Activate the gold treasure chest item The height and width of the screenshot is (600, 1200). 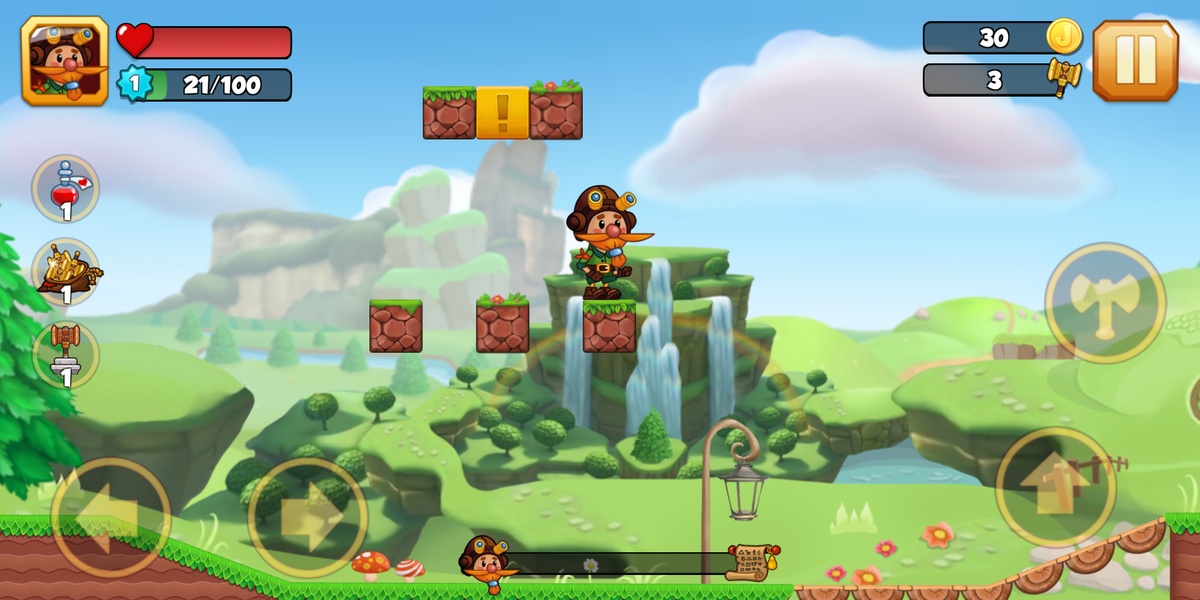click(66, 271)
